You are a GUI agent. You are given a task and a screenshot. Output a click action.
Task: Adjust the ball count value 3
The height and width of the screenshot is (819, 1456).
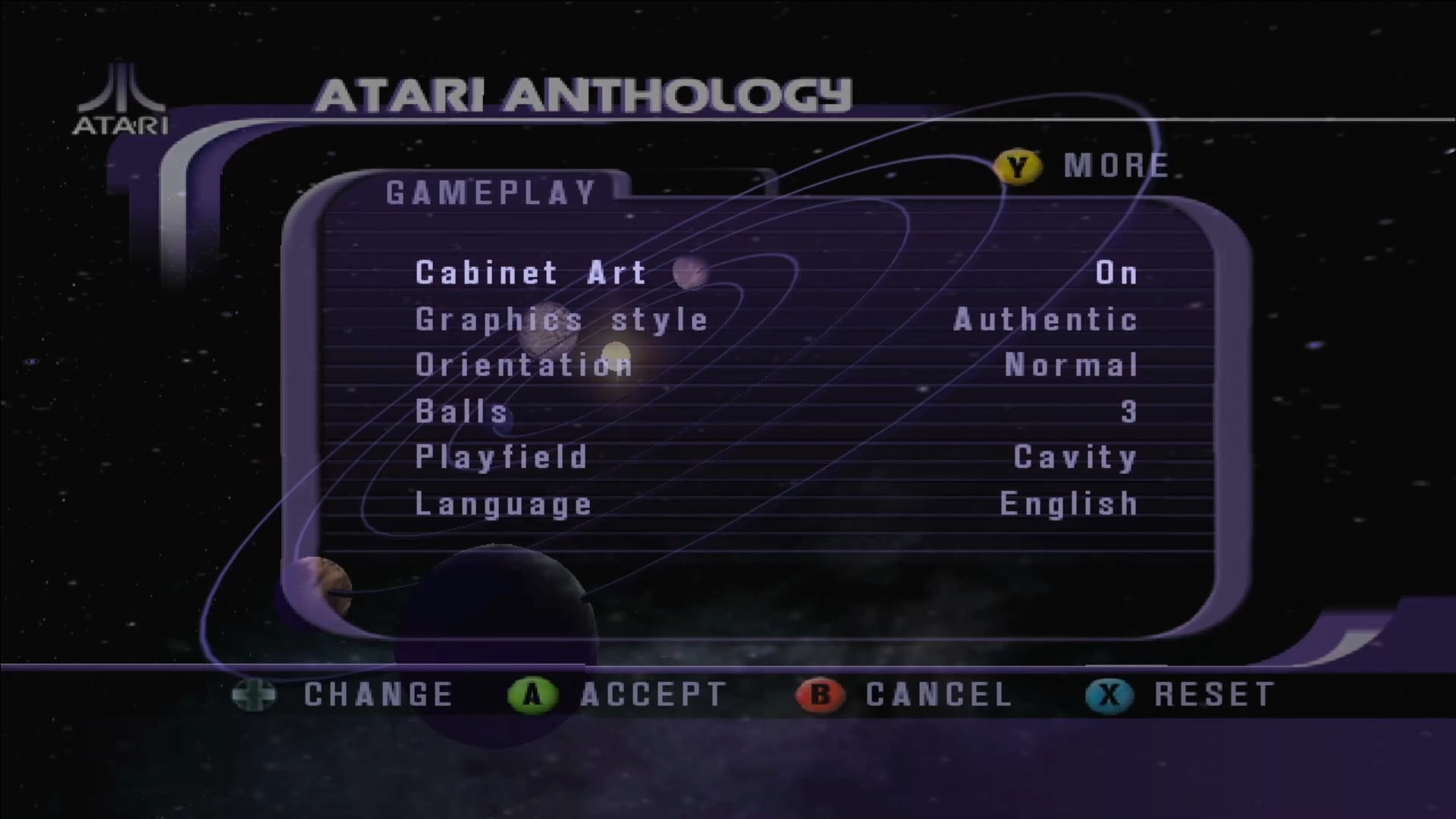click(x=1129, y=412)
